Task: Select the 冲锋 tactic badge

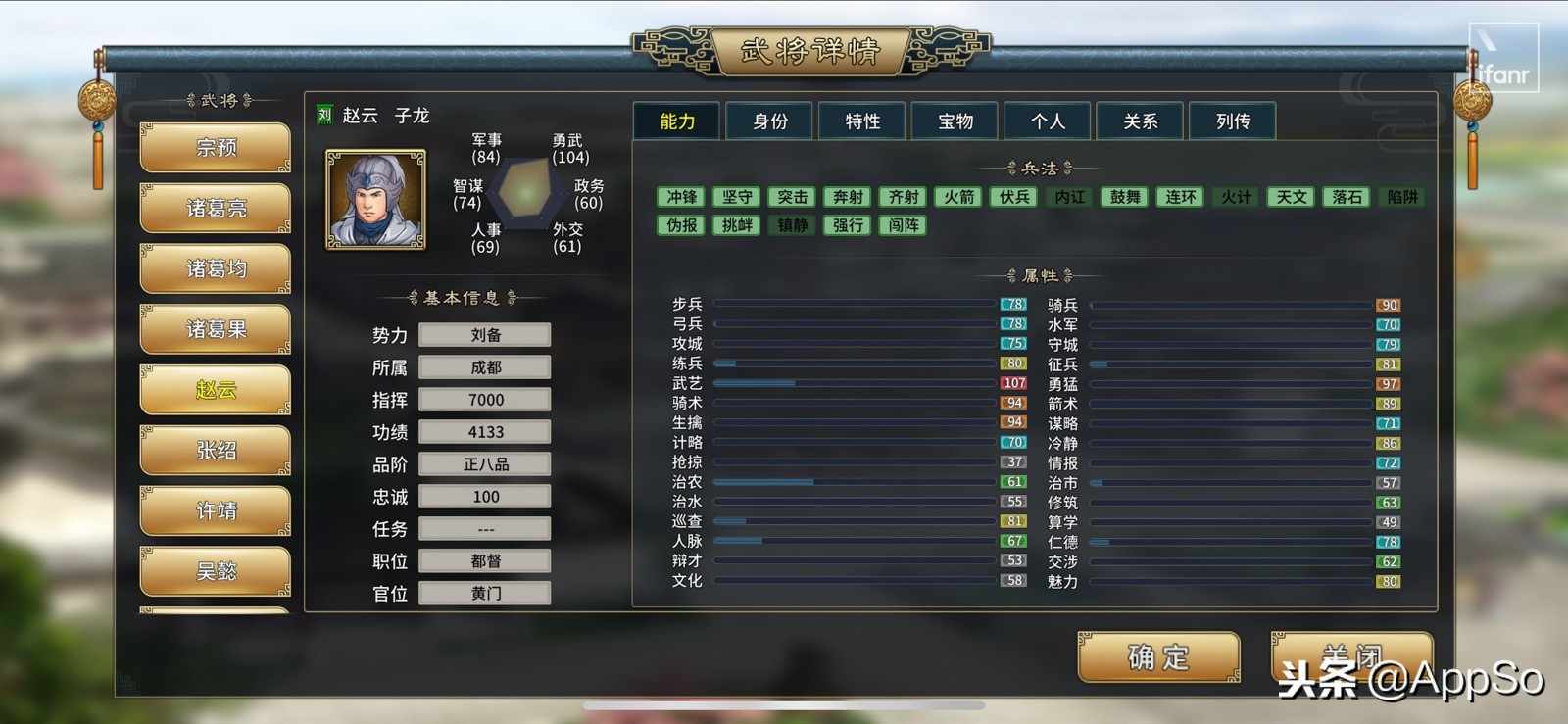Action: (x=682, y=197)
